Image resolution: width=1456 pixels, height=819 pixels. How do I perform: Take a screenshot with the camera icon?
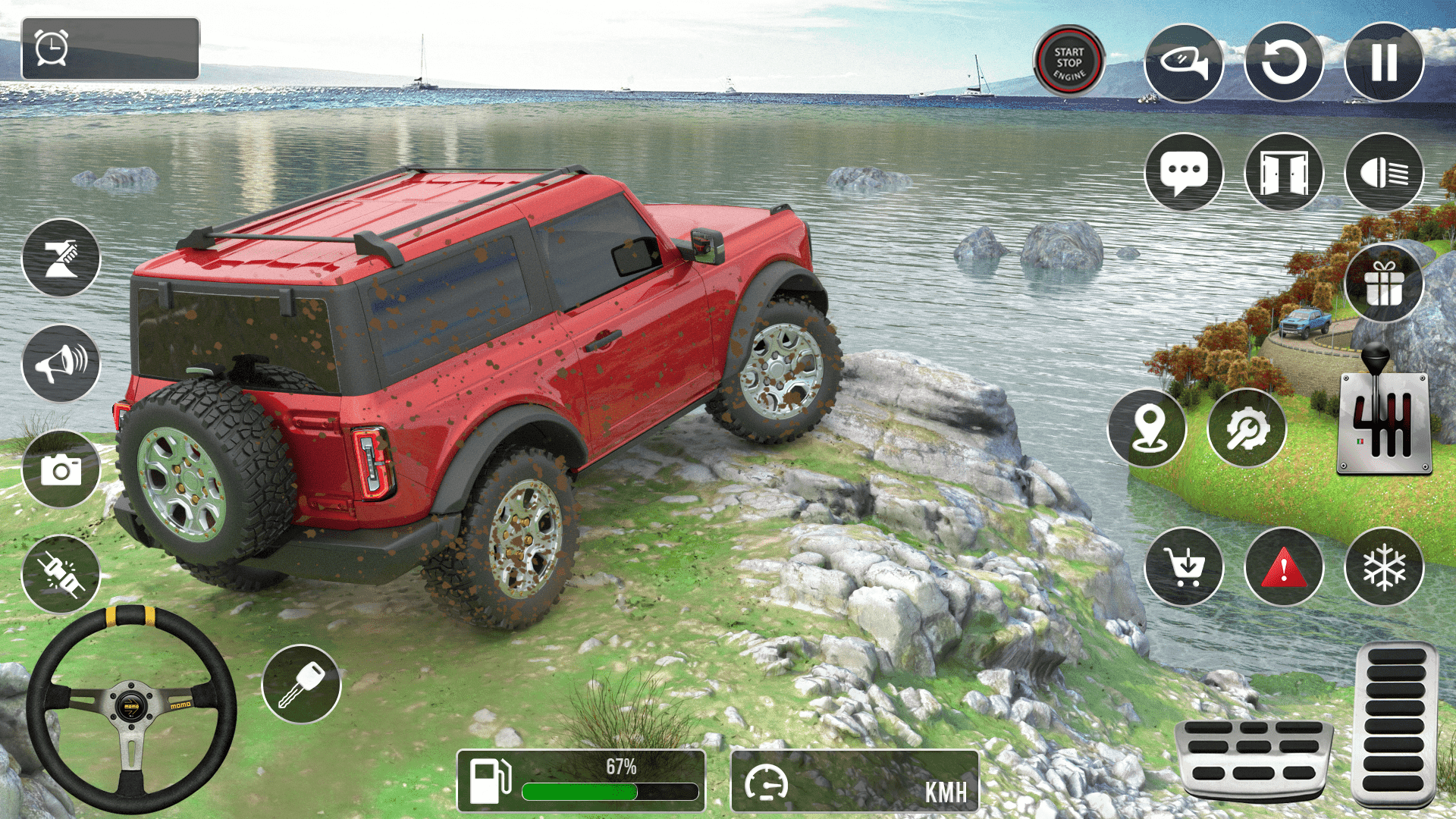61,469
